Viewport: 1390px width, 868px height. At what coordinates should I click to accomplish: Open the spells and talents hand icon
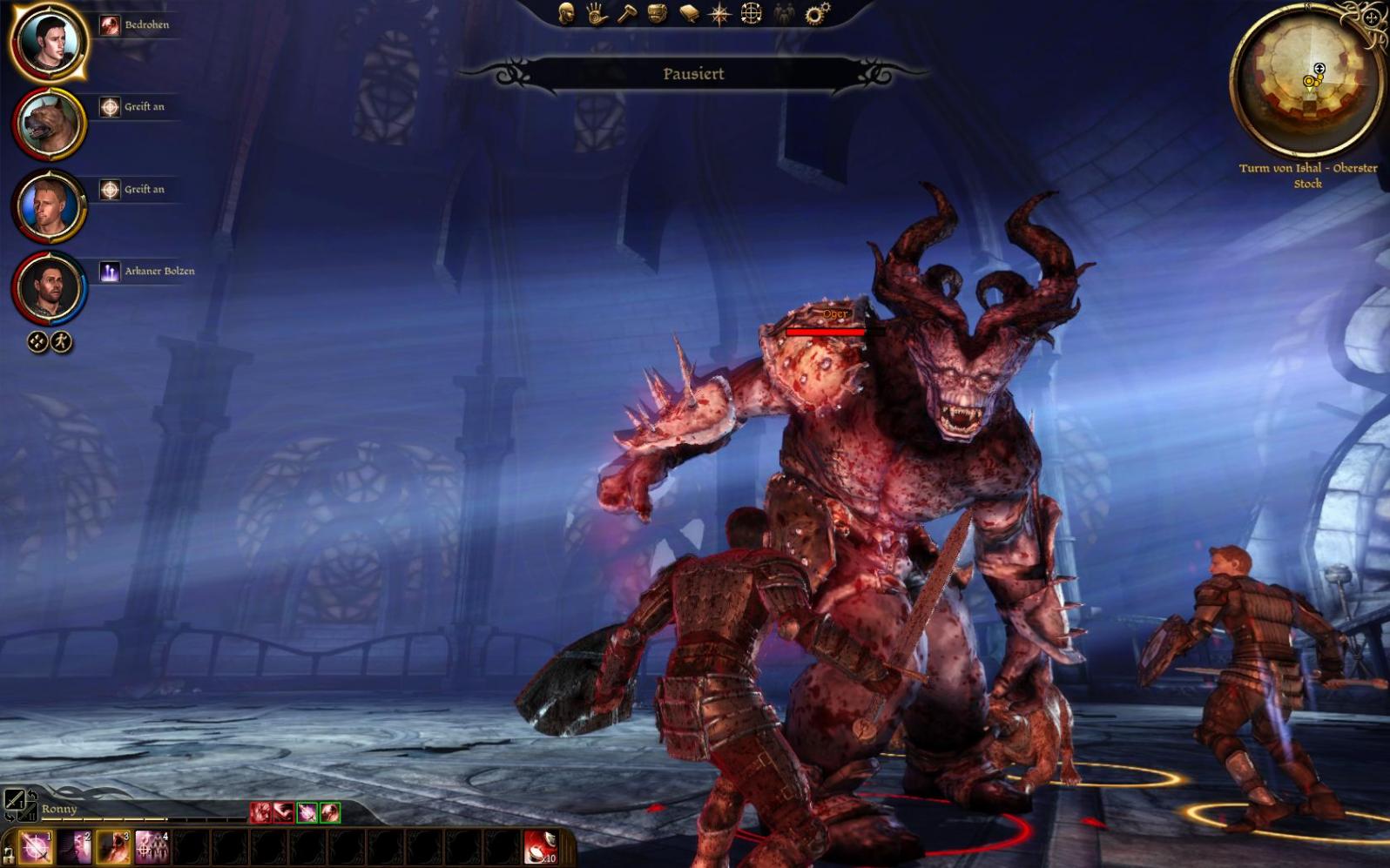click(x=597, y=13)
